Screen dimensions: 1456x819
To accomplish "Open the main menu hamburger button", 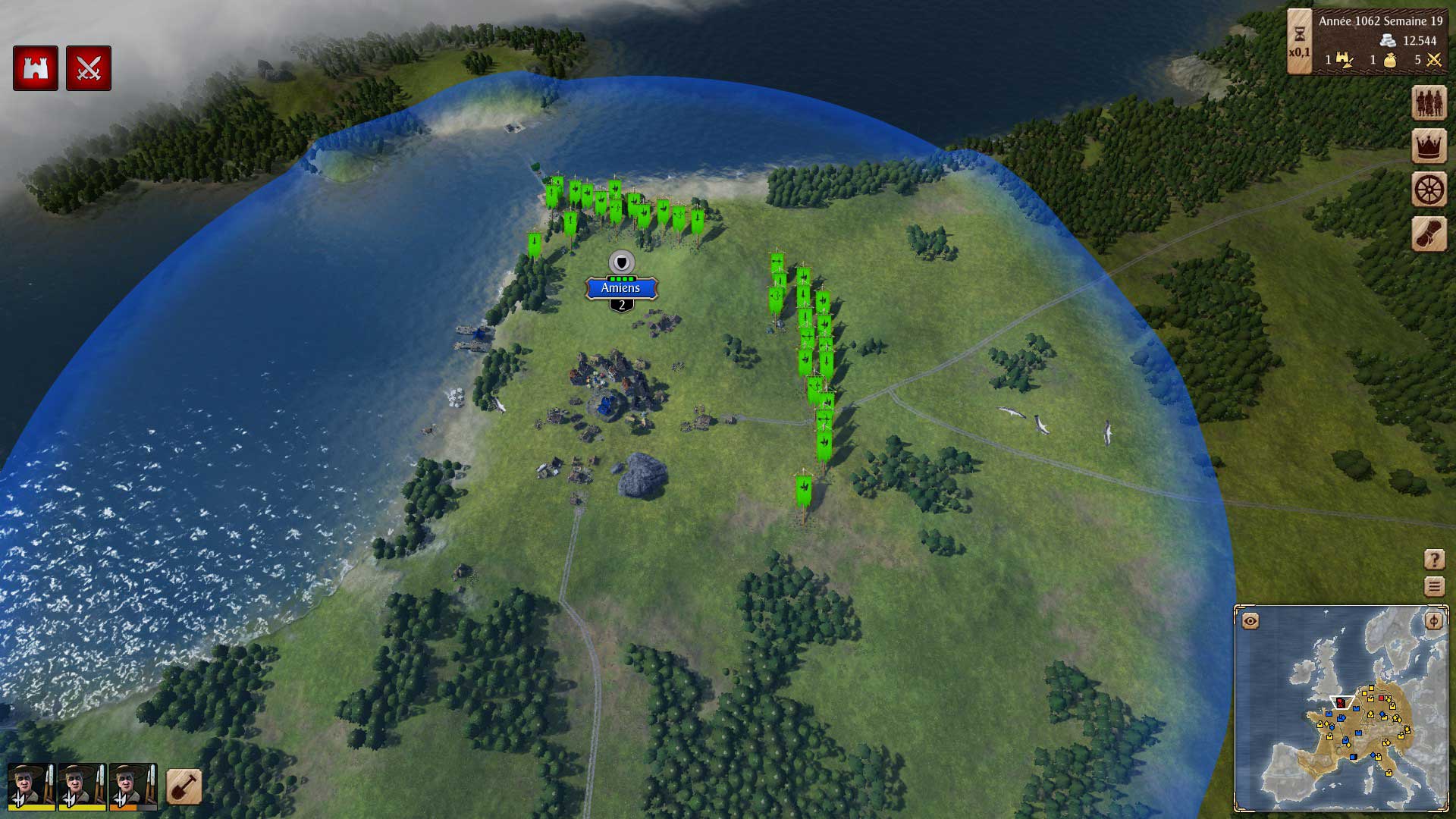I will pos(1434,586).
